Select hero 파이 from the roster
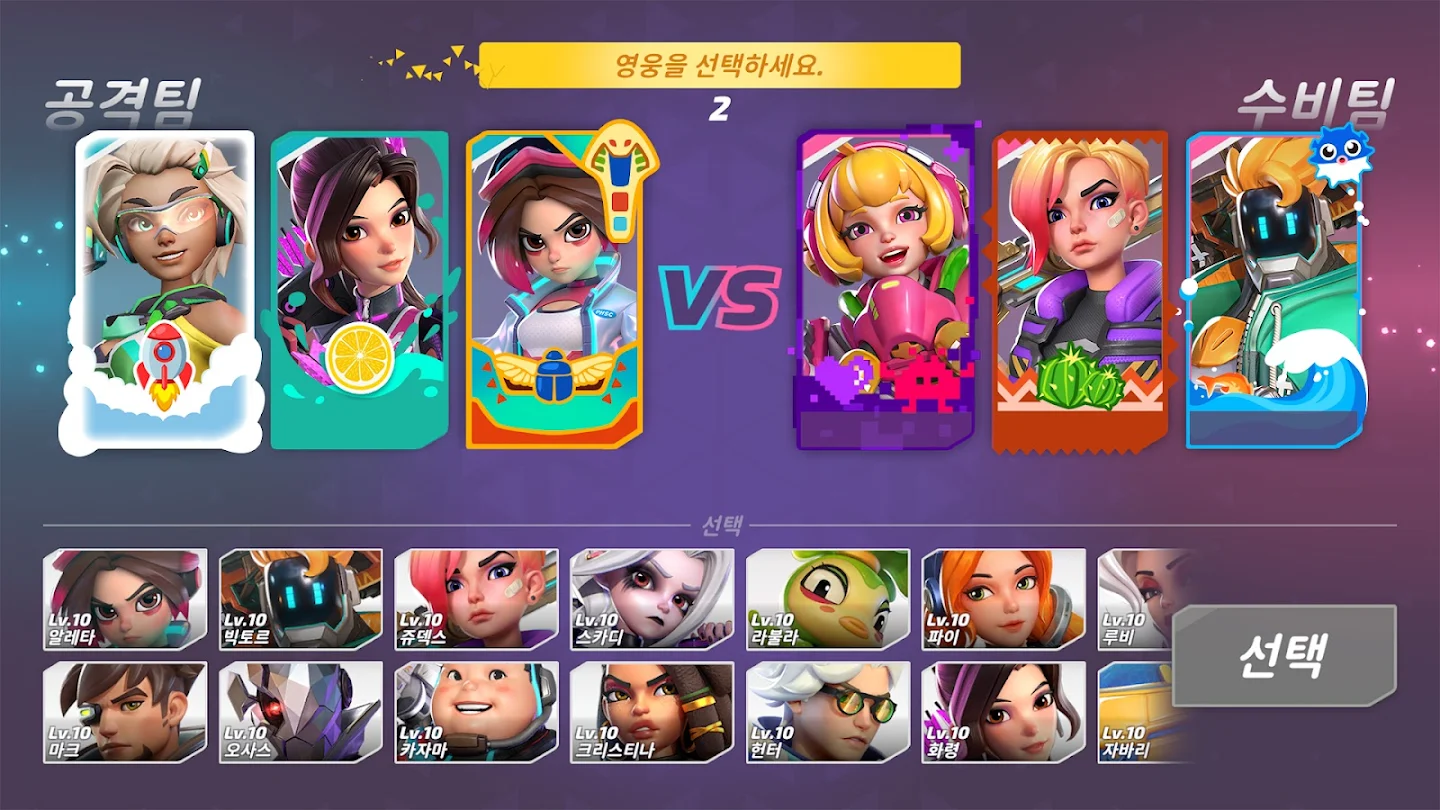Viewport: 1440px width, 810px height. (x=1005, y=600)
